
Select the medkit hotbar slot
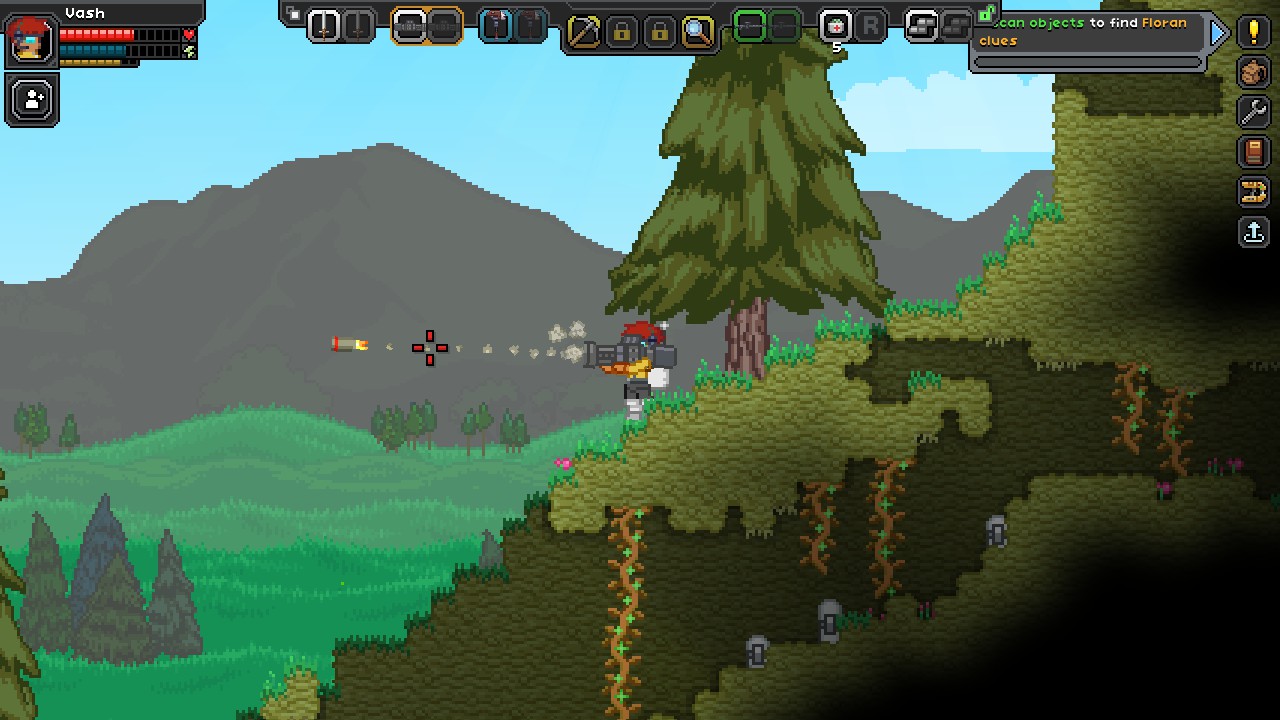tap(835, 26)
